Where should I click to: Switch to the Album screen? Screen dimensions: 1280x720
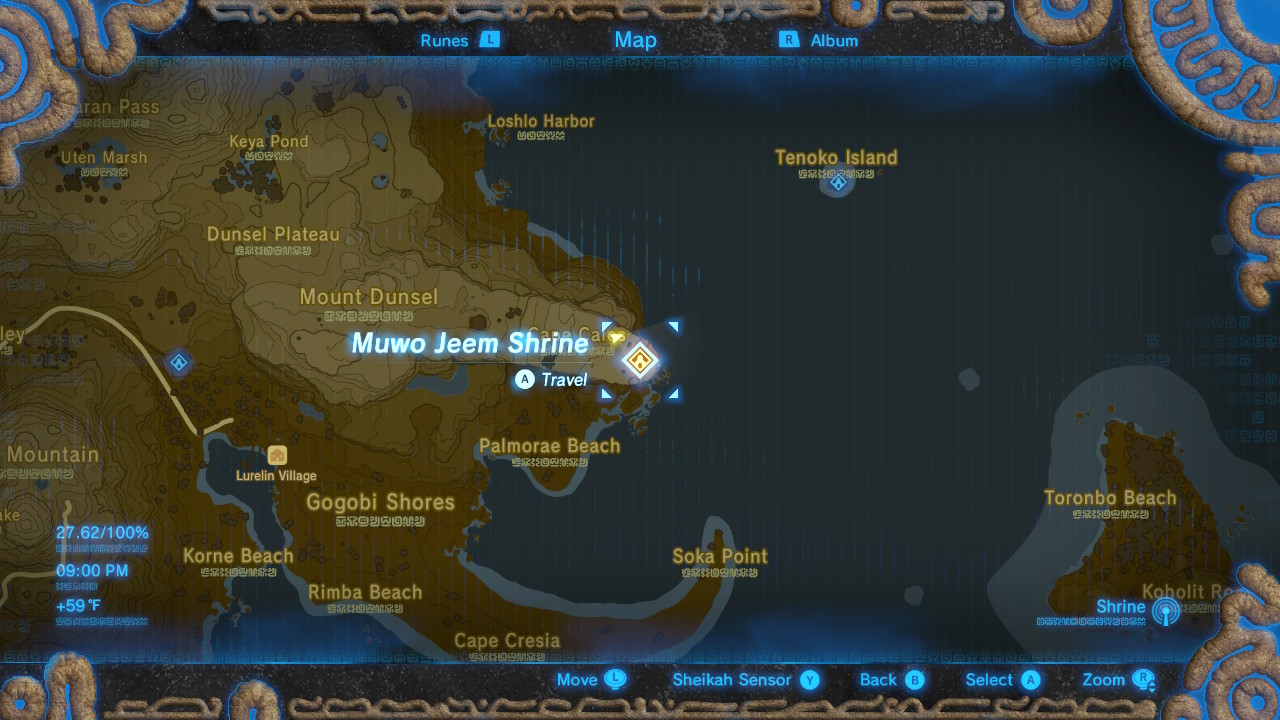tap(834, 40)
